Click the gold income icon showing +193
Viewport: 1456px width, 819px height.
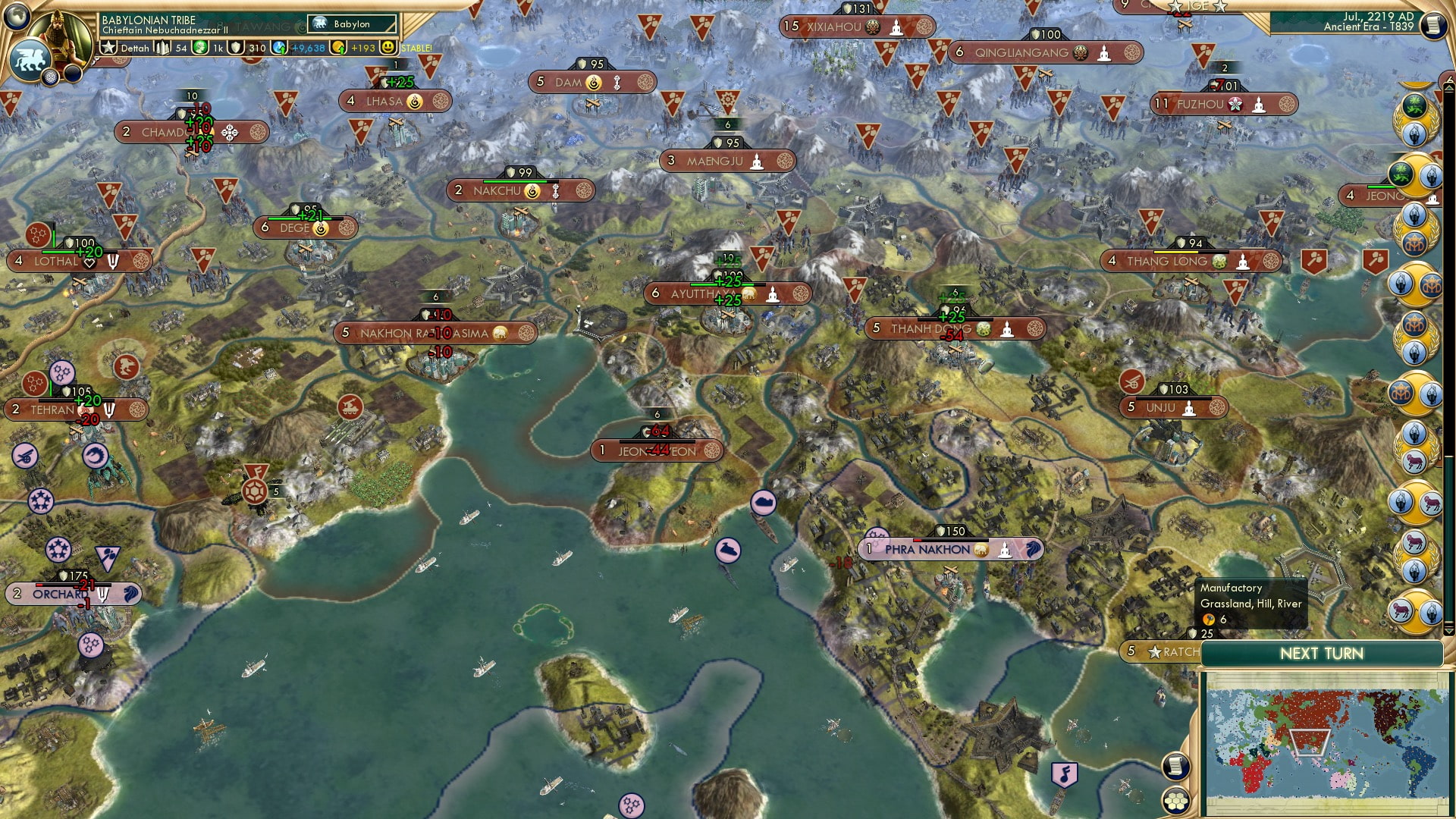pyautogui.click(x=339, y=47)
